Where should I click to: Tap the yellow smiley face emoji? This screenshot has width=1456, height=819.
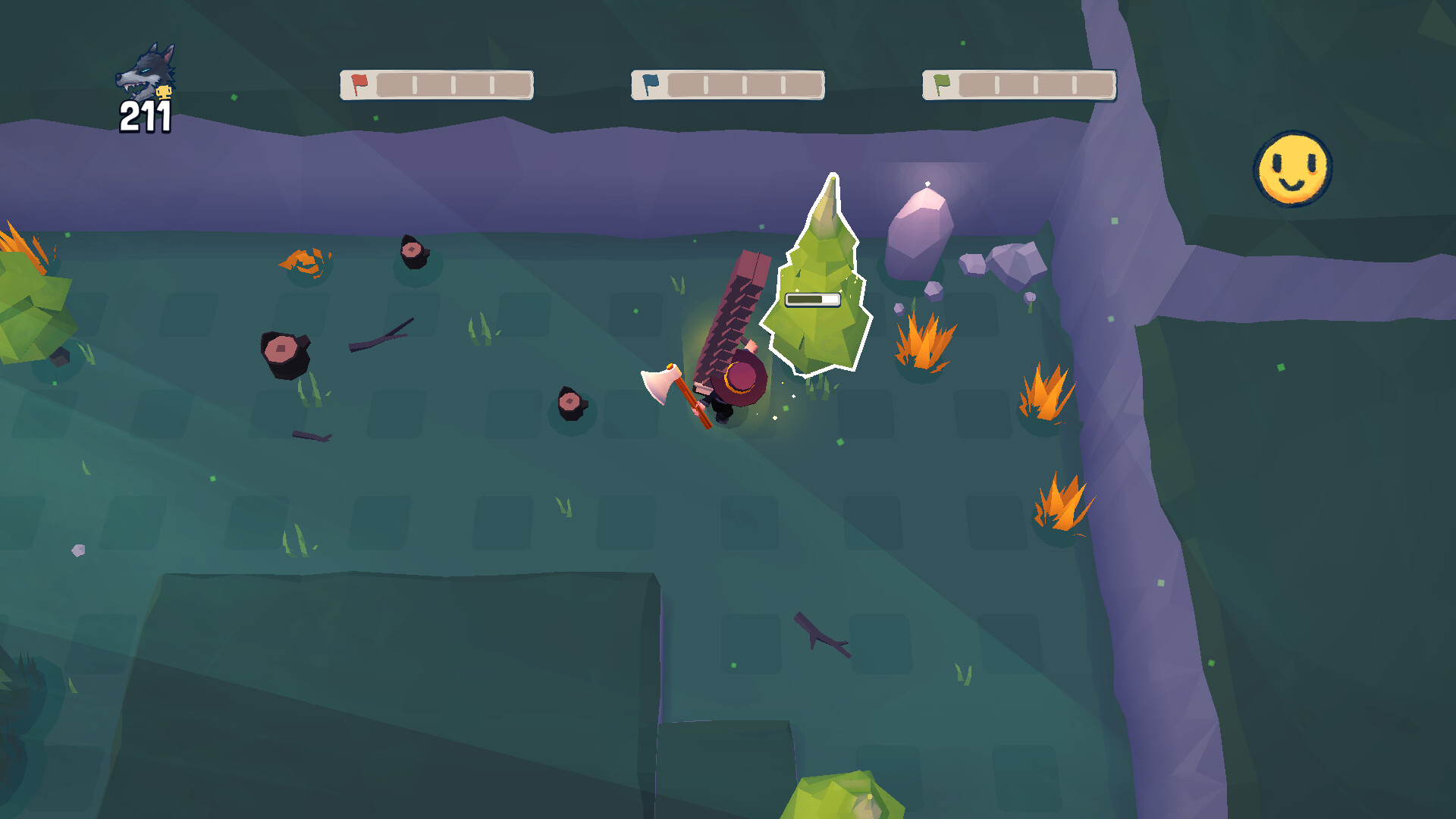point(1291,168)
